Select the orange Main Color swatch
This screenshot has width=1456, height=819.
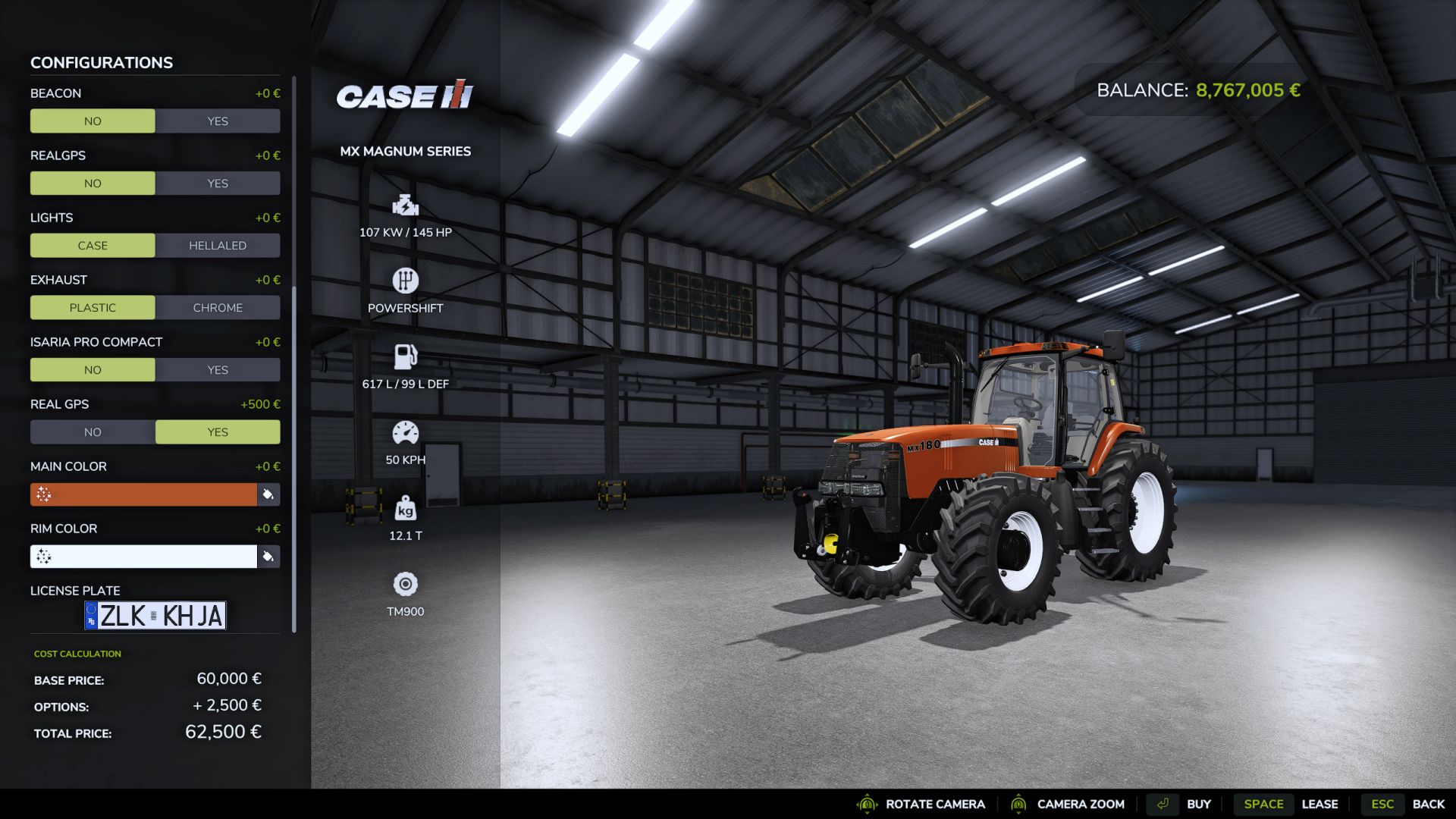144,494
